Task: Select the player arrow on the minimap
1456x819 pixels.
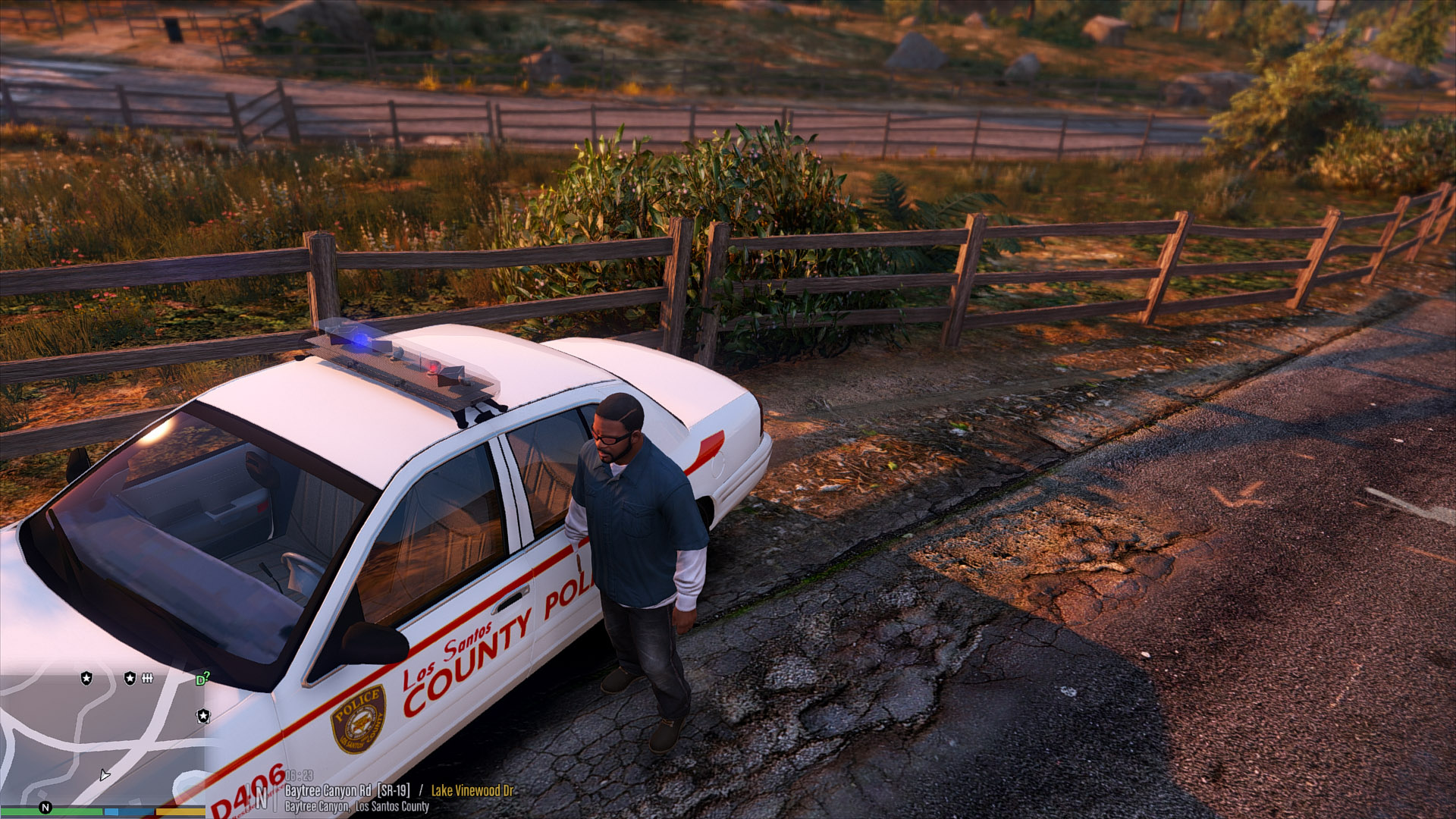Action: 104,775
